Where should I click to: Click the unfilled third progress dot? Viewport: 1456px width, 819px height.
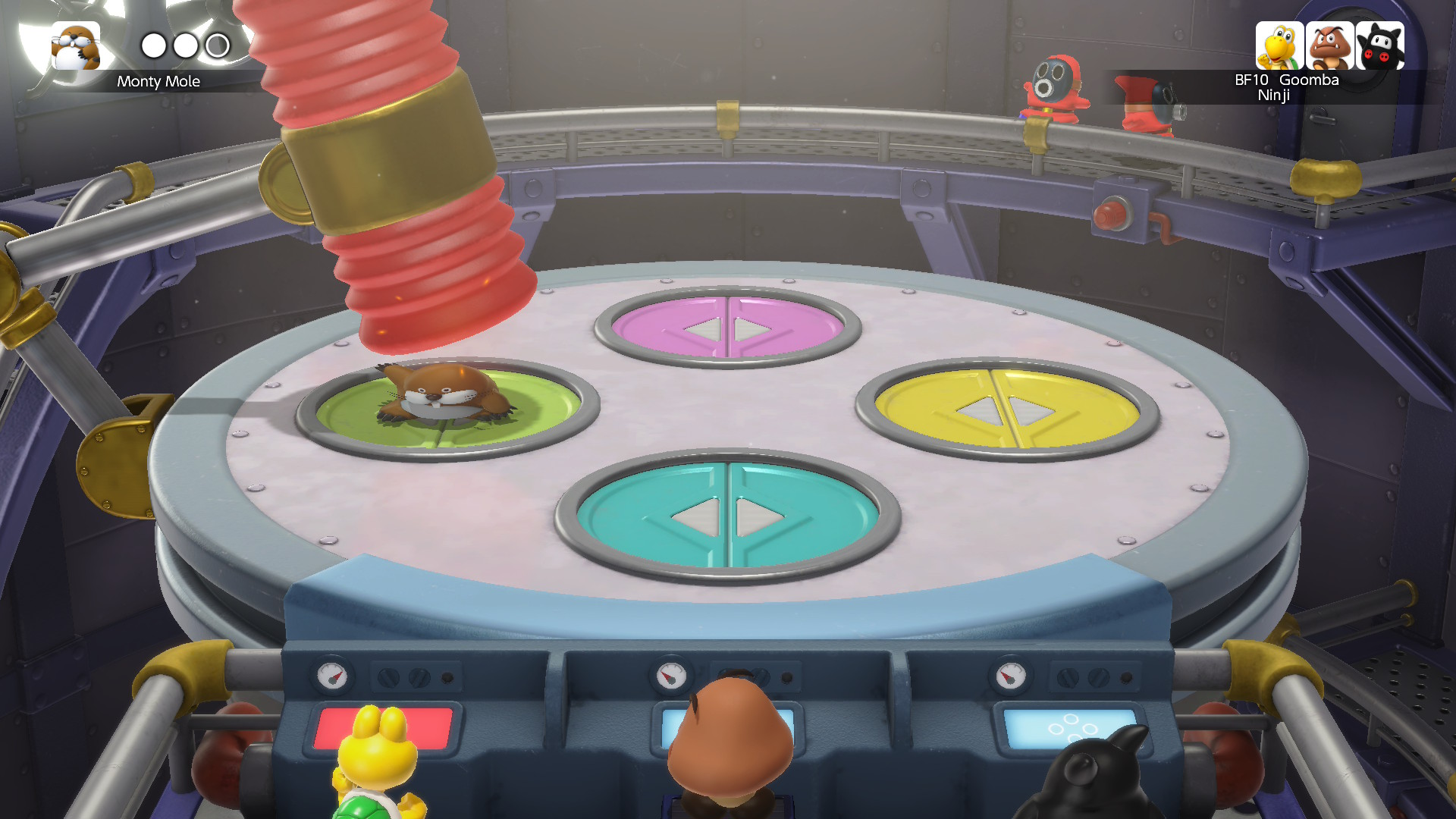tap(218, 45)
